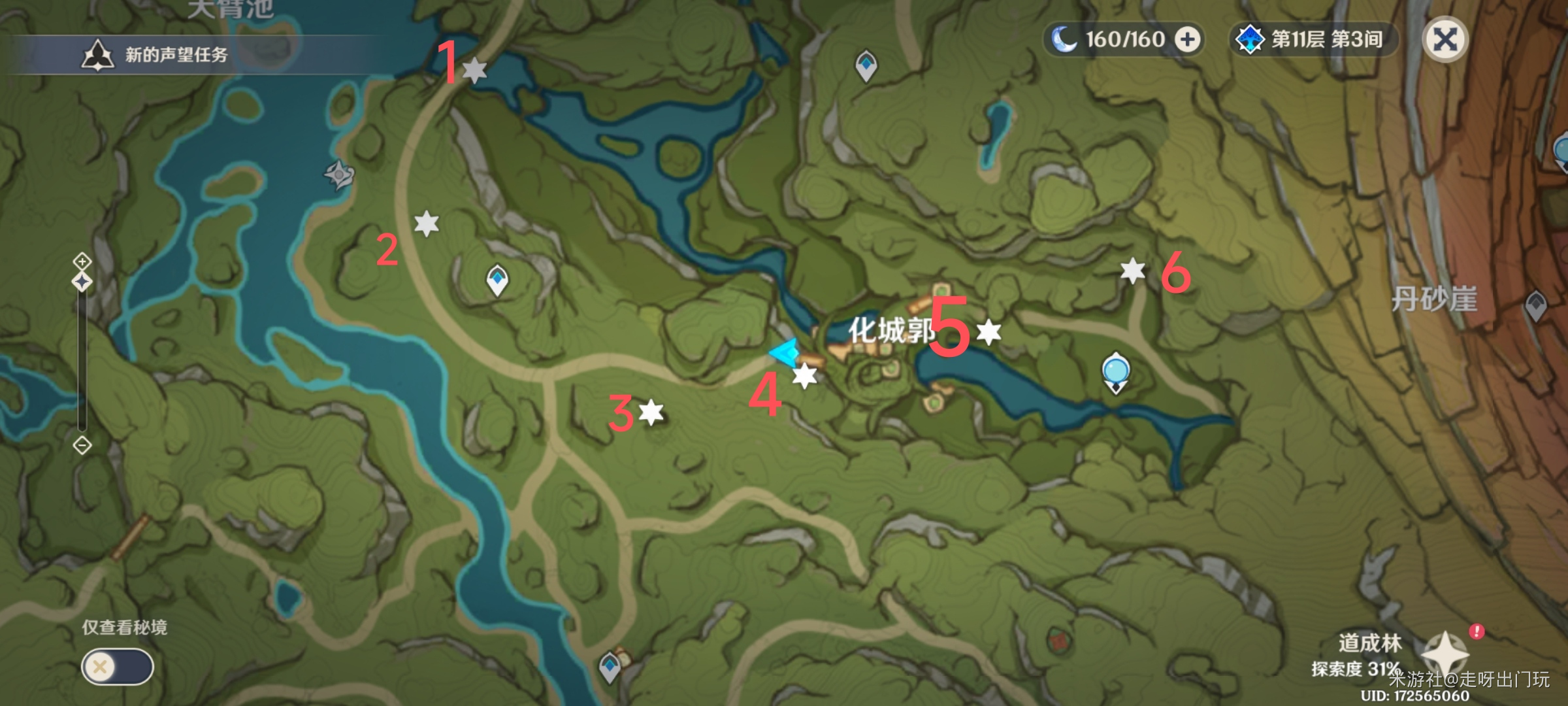Image resolution: width=1568 pixels, height=706 pixels.
Task: Add Original Resin with the plus button
Action: click(x=1187, y=40)
